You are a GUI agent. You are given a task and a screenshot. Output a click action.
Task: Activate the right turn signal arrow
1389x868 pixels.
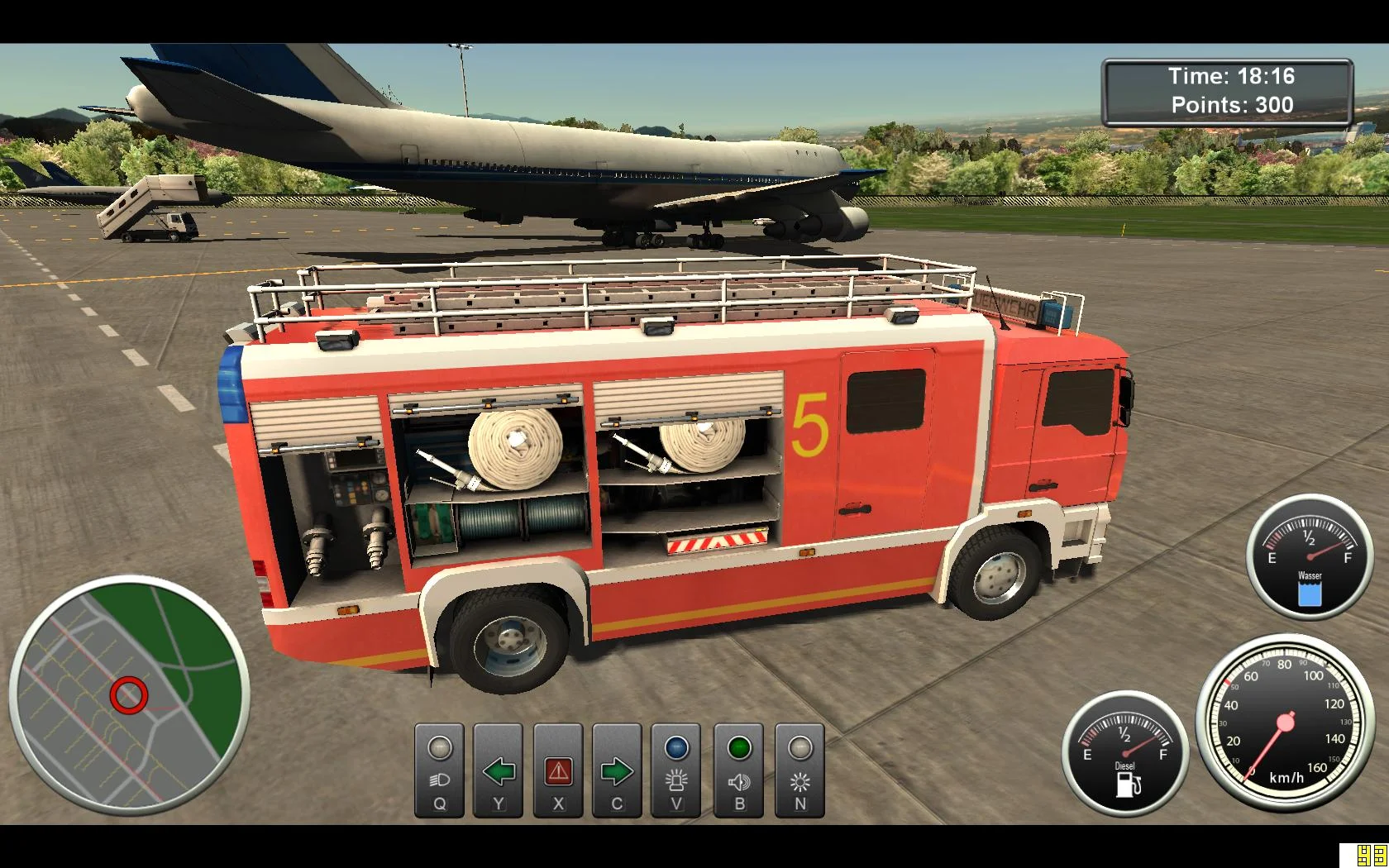coord(617,770)
